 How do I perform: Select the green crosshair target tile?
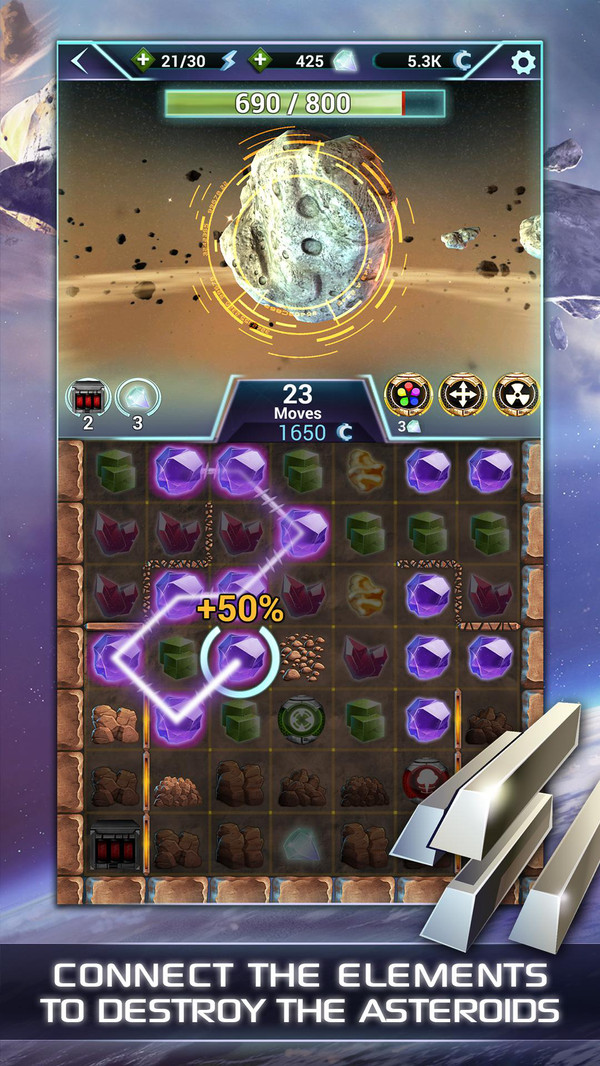tap(301, 718)
